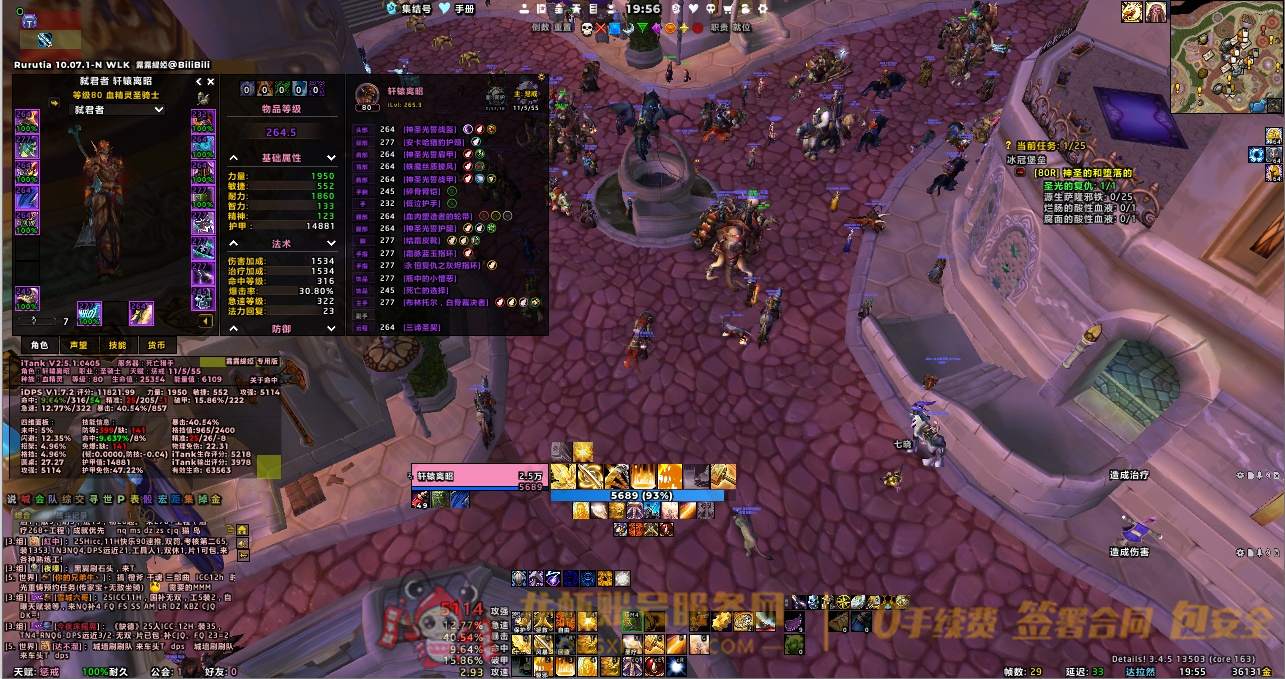Click the 职责 role check button
This screenshot has width=1285, height=679.
tap(719, 28)
